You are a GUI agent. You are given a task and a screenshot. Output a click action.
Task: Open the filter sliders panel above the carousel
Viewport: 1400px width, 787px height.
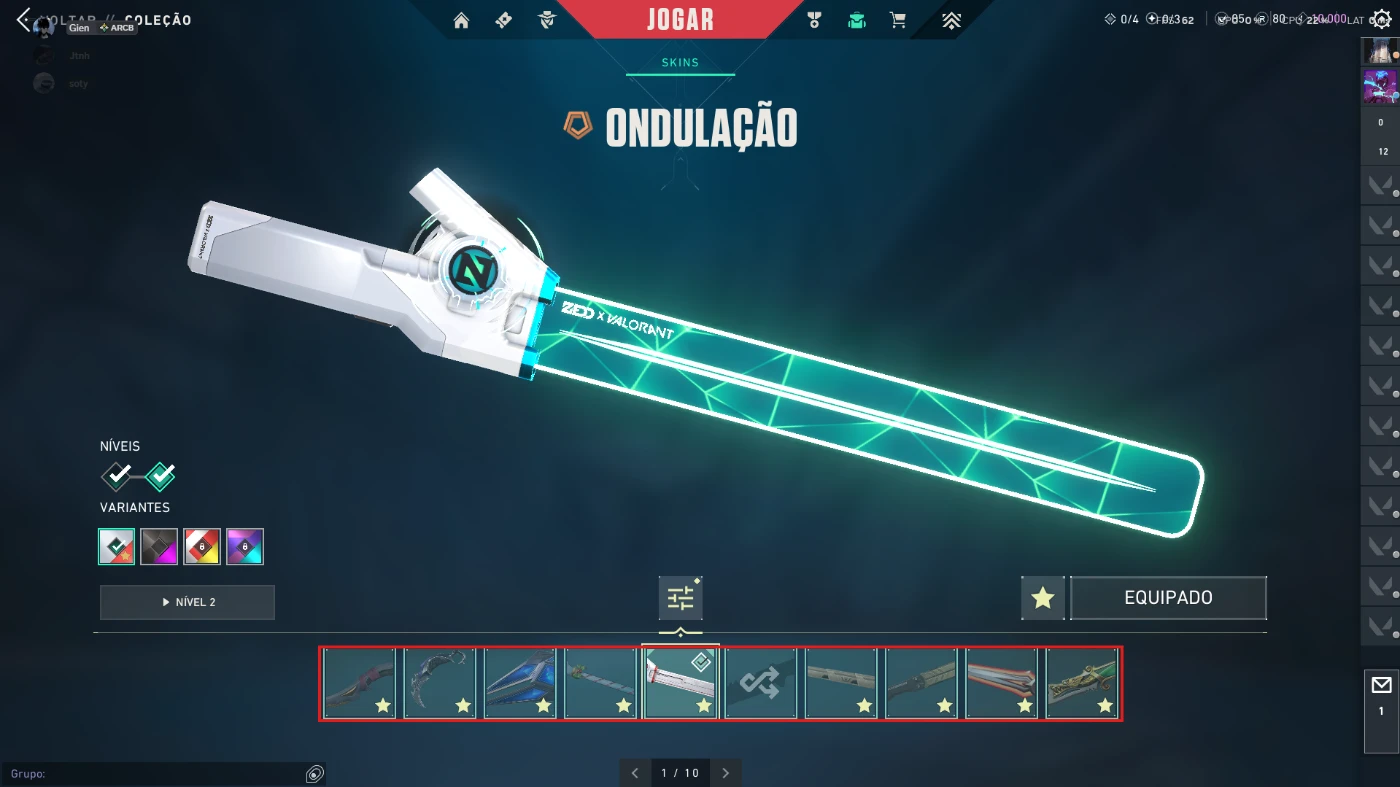click(x=681, y=596)
